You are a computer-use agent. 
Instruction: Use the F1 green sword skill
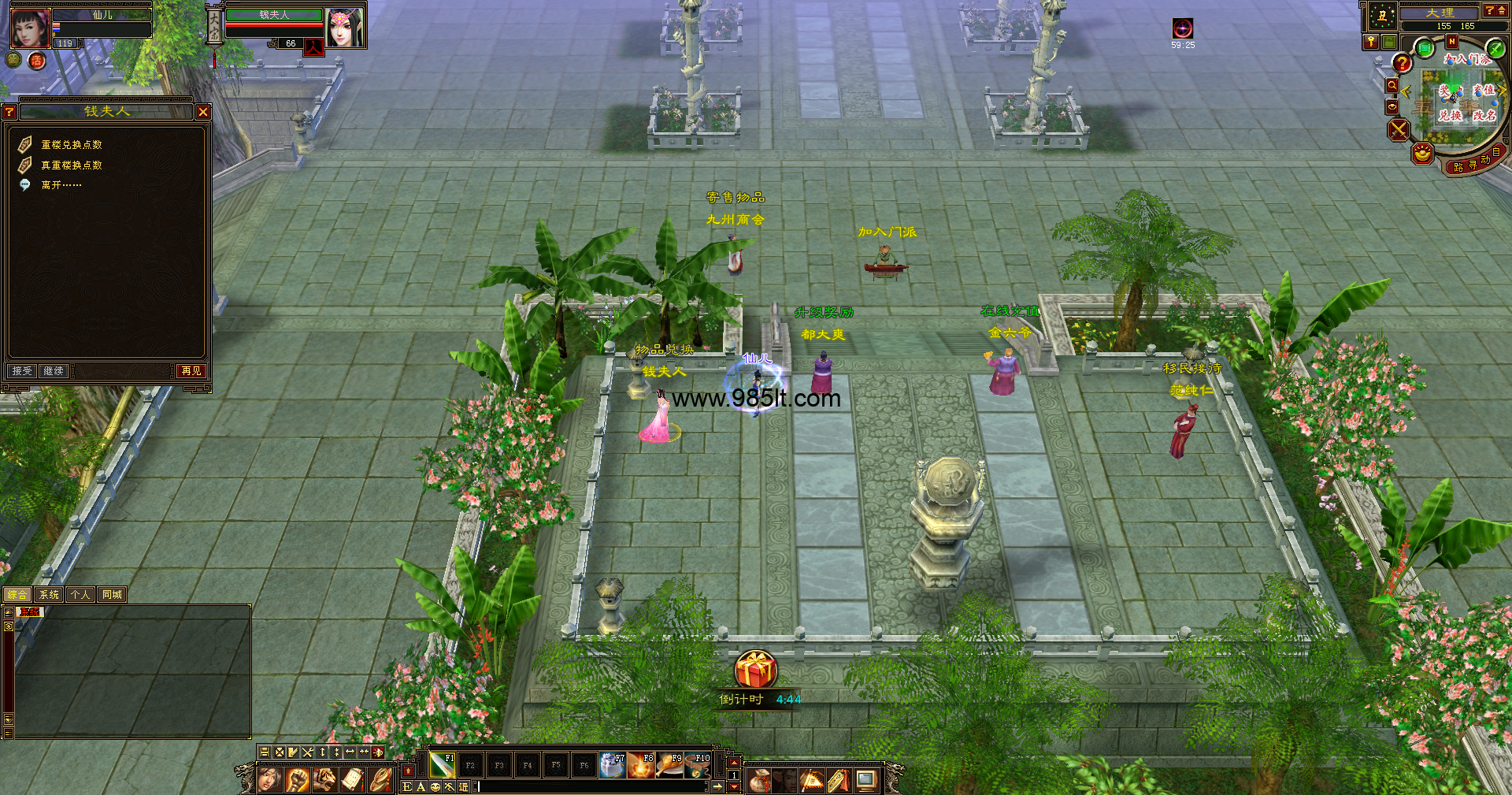tap(441, 765)
